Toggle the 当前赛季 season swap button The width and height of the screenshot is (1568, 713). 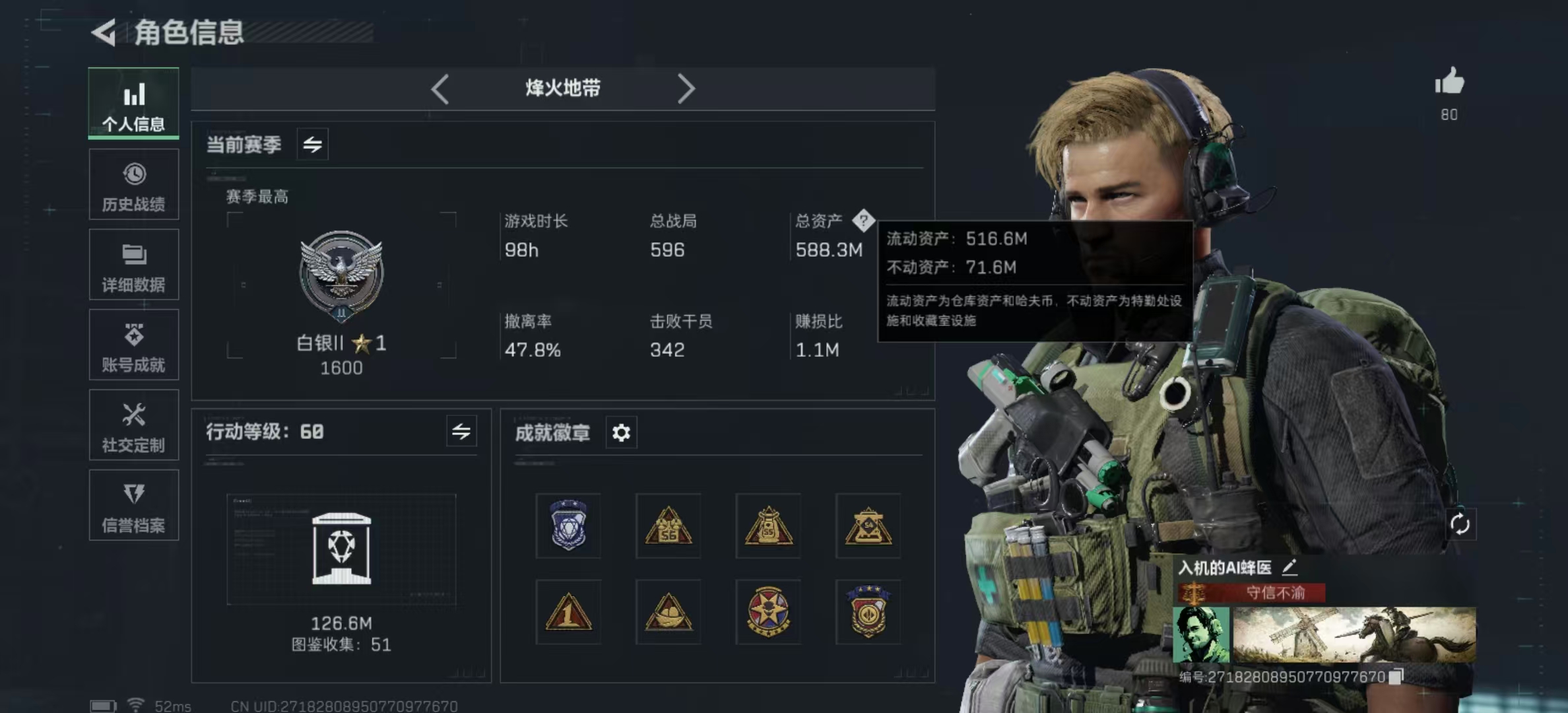[313, 144]
